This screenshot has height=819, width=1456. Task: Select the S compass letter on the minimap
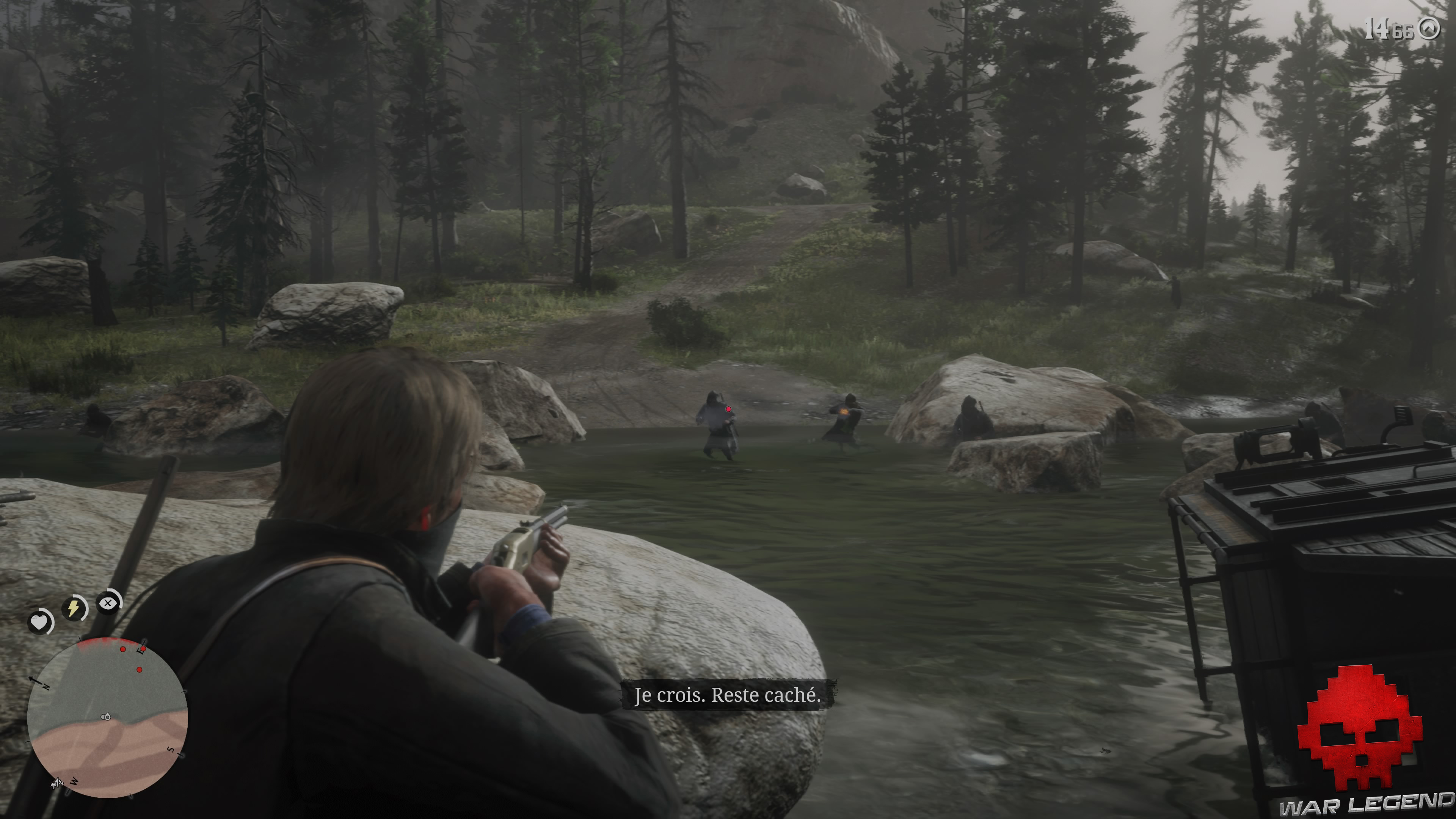[x=171, y=750]
